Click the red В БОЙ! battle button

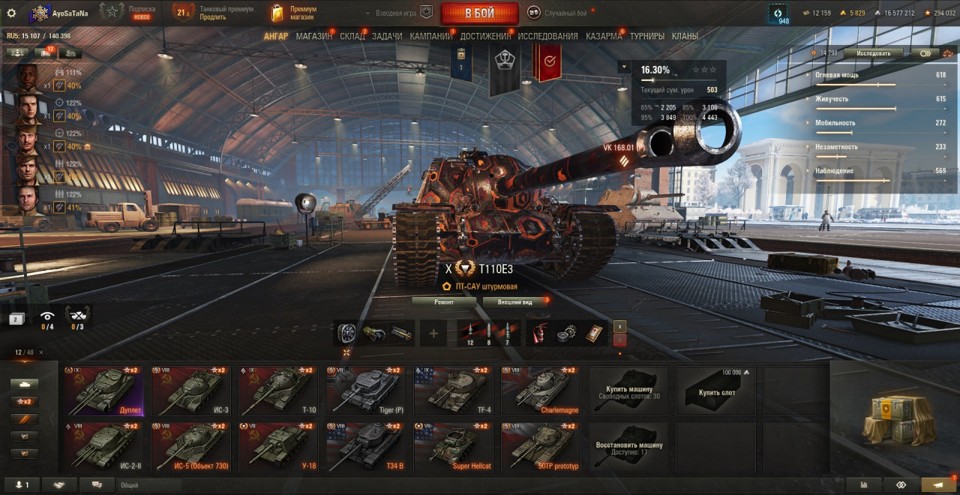coord(479,13)
